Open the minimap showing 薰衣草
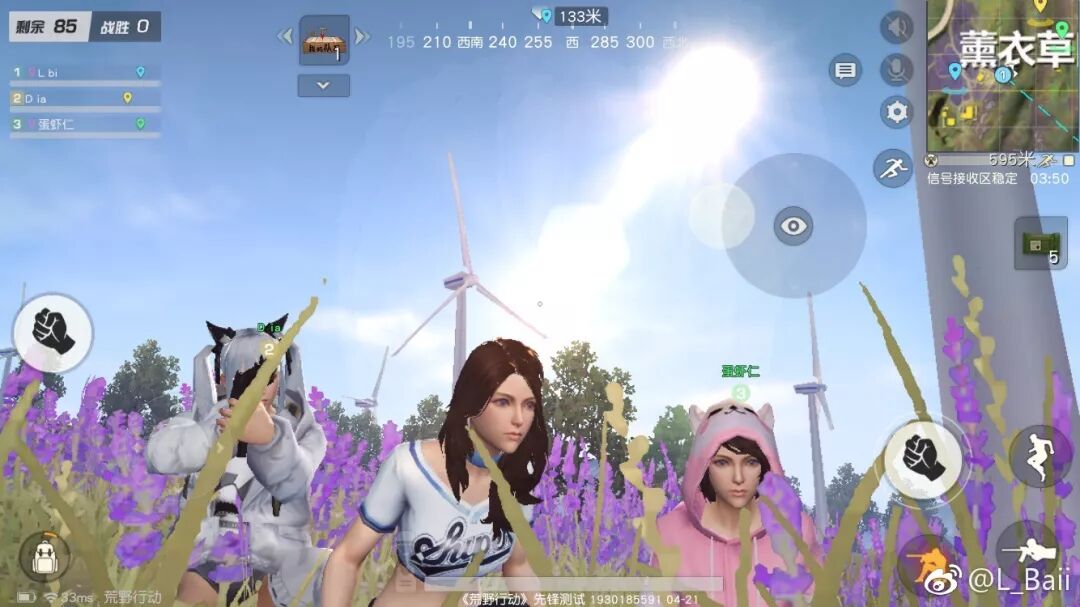 [1002, 75]
